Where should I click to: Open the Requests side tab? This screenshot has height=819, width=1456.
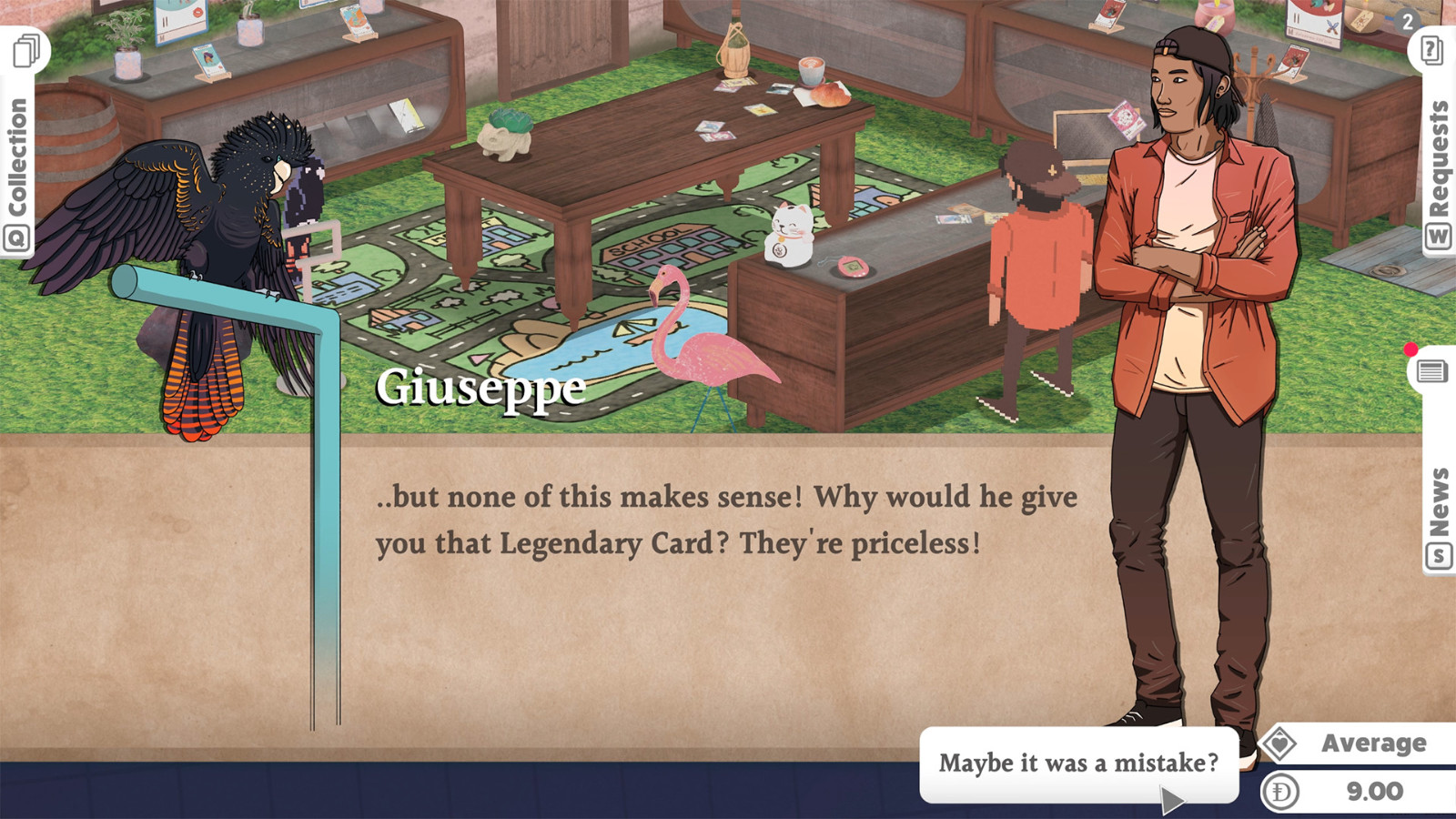tap(1438, 159)
